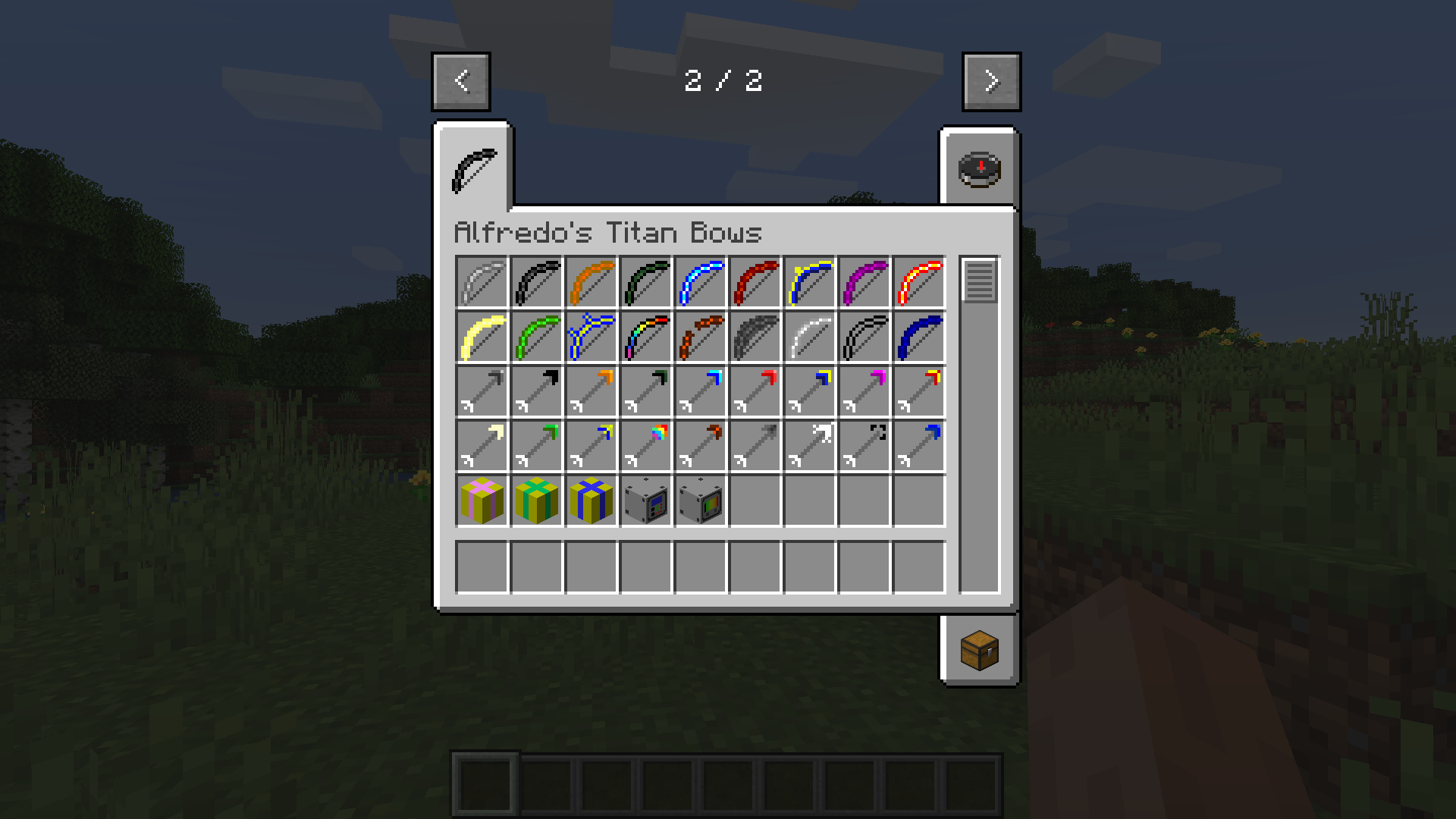Pick the blue-and-yellow zigzag bow
Image resolution: width=1456 pixels, height=819 pixels.
591,336
